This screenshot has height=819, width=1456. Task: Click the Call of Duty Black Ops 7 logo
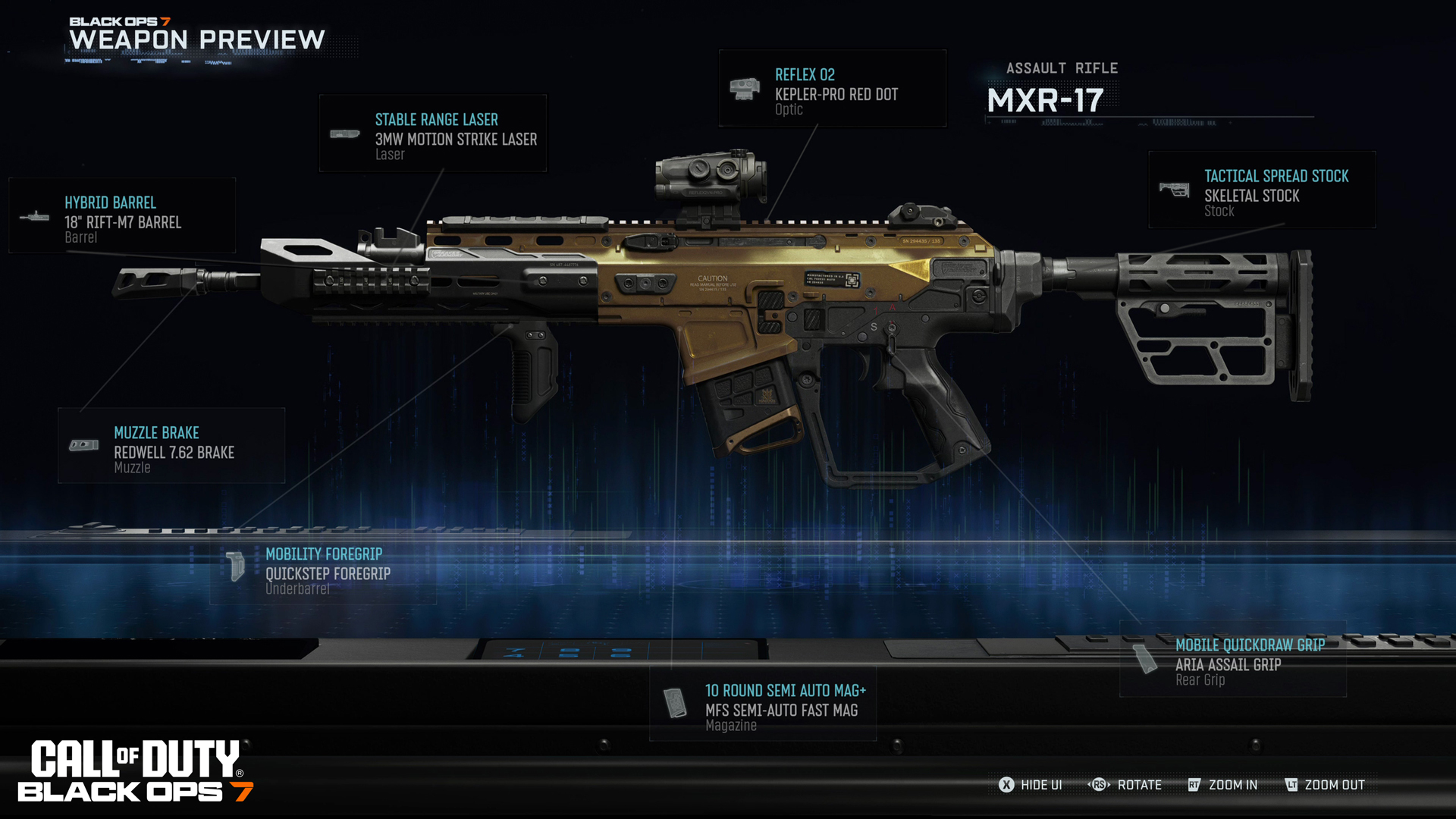click(136, 772)
